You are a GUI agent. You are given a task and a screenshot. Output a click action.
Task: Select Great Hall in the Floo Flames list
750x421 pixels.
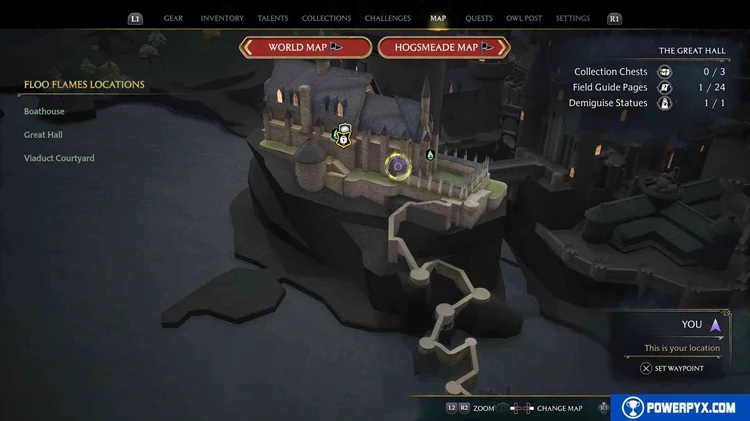(x=44, y=135)
